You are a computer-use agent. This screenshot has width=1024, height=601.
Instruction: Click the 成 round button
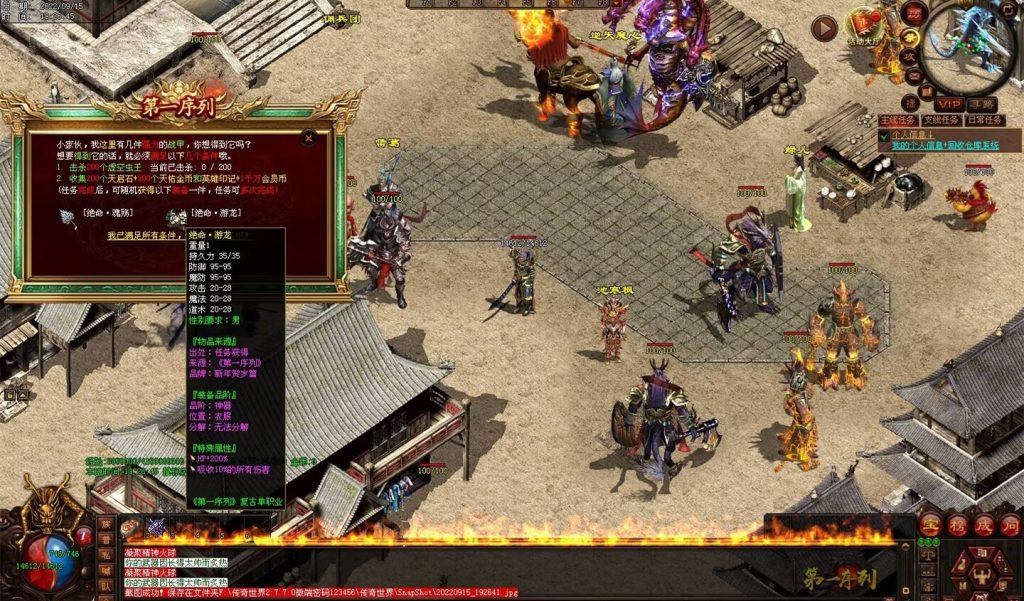coord(984,525)
